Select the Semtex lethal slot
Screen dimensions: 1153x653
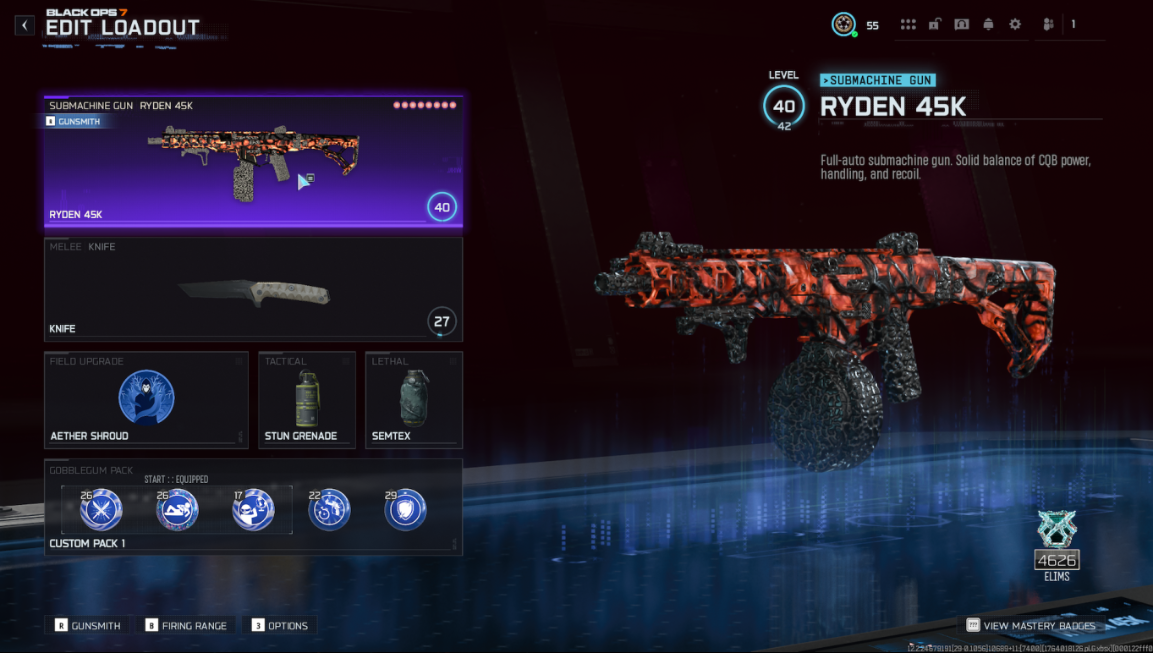point(413,399)
